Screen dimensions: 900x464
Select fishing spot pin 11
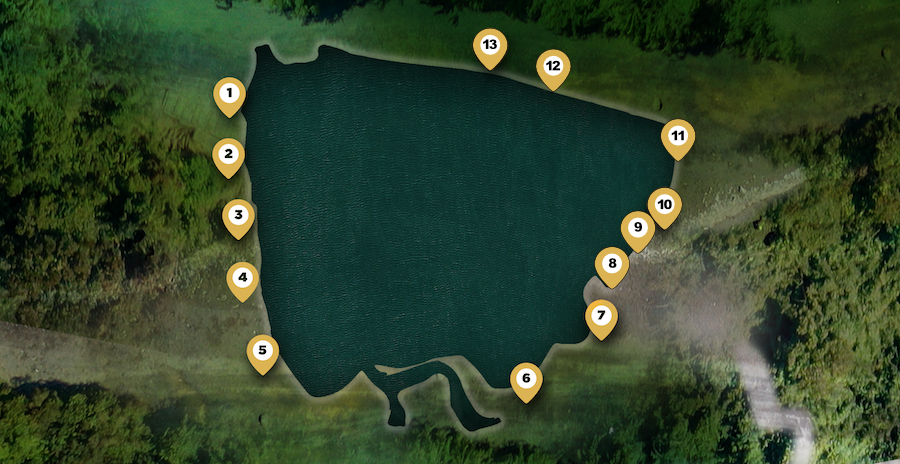678,136
